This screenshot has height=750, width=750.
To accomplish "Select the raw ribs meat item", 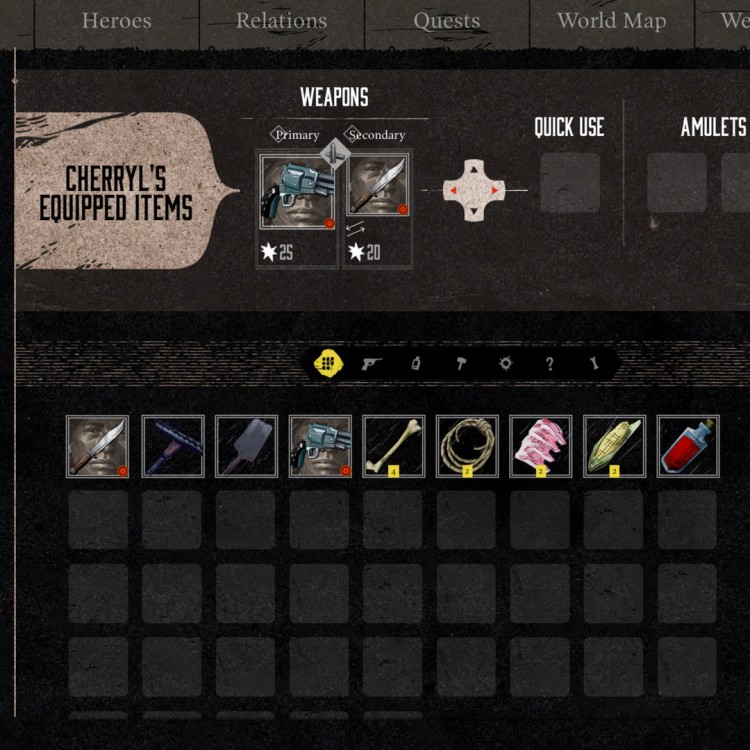I will (541, 446).
